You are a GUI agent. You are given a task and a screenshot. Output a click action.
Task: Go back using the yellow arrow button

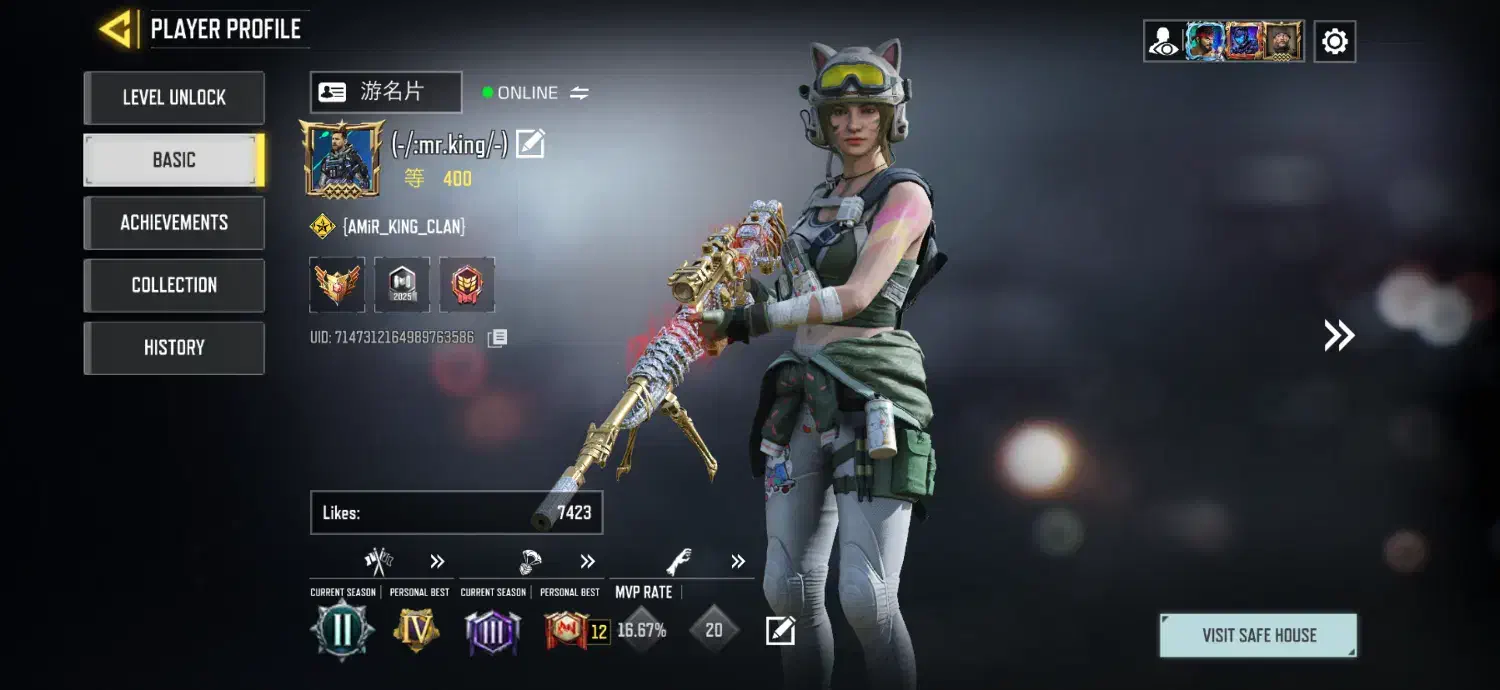[x=118, y=29]
